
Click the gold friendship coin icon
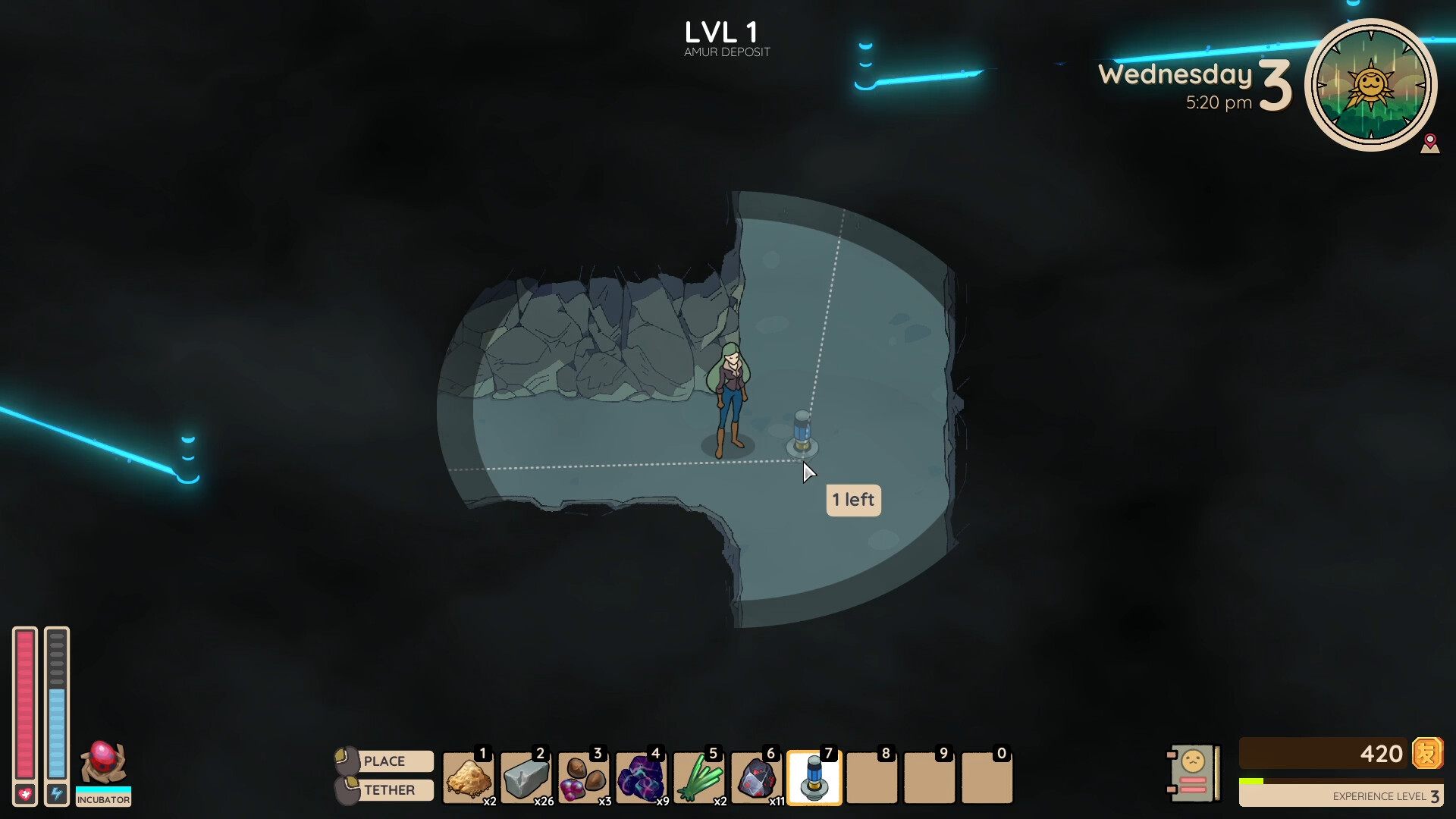(1429, 755)
